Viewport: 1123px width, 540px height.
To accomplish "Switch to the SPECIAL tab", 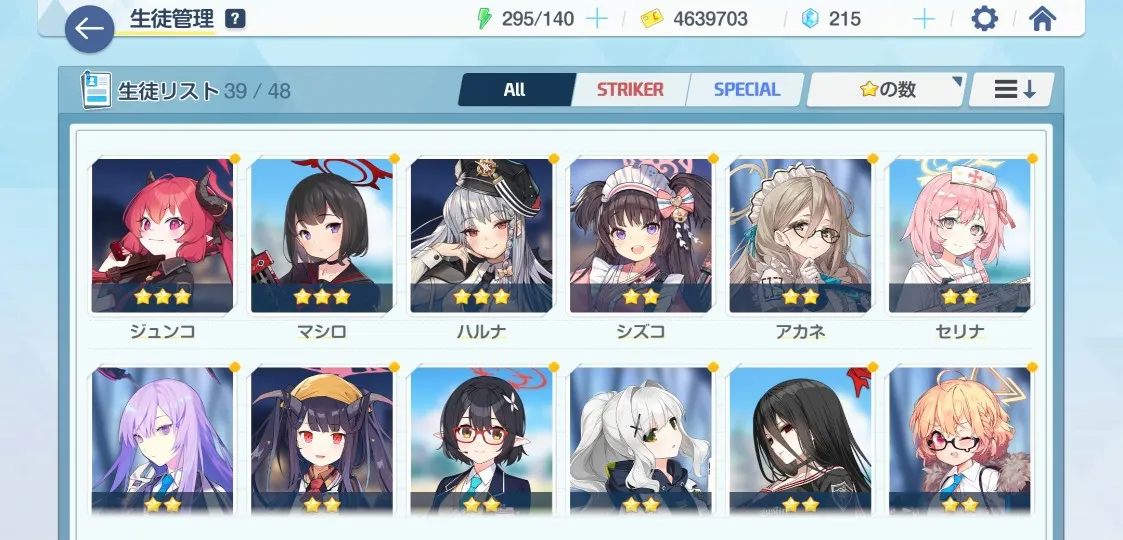I will tap(746, 90).
